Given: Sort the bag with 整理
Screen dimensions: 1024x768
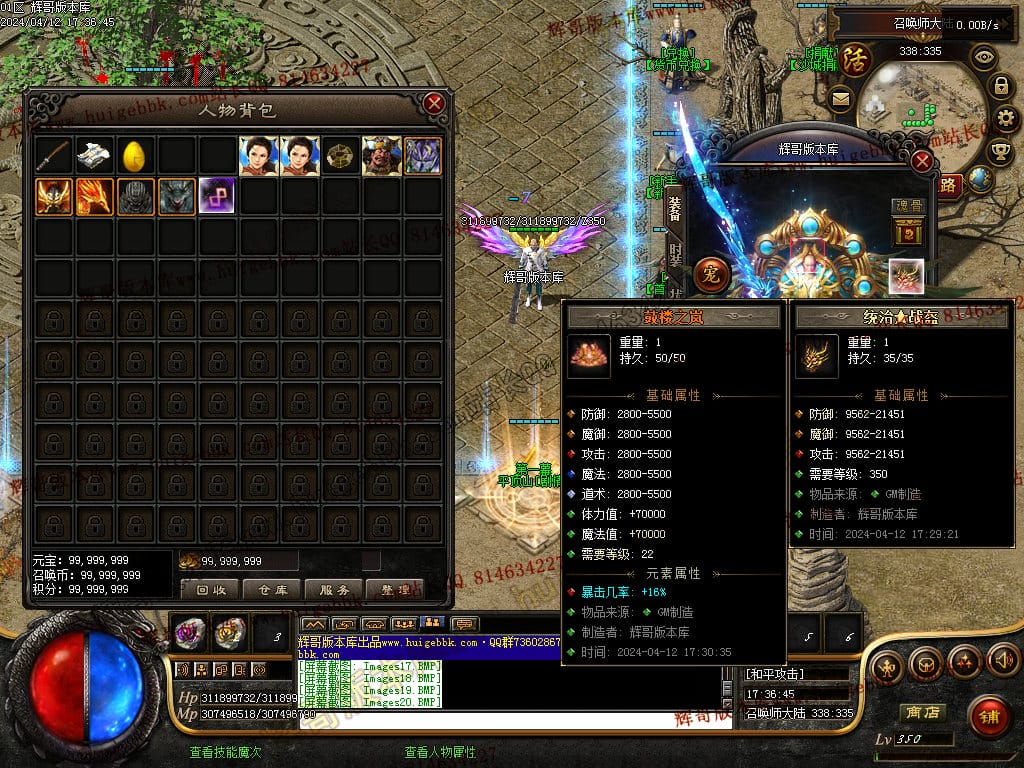Looking at the screenshot, I should (x=394, y=589).
